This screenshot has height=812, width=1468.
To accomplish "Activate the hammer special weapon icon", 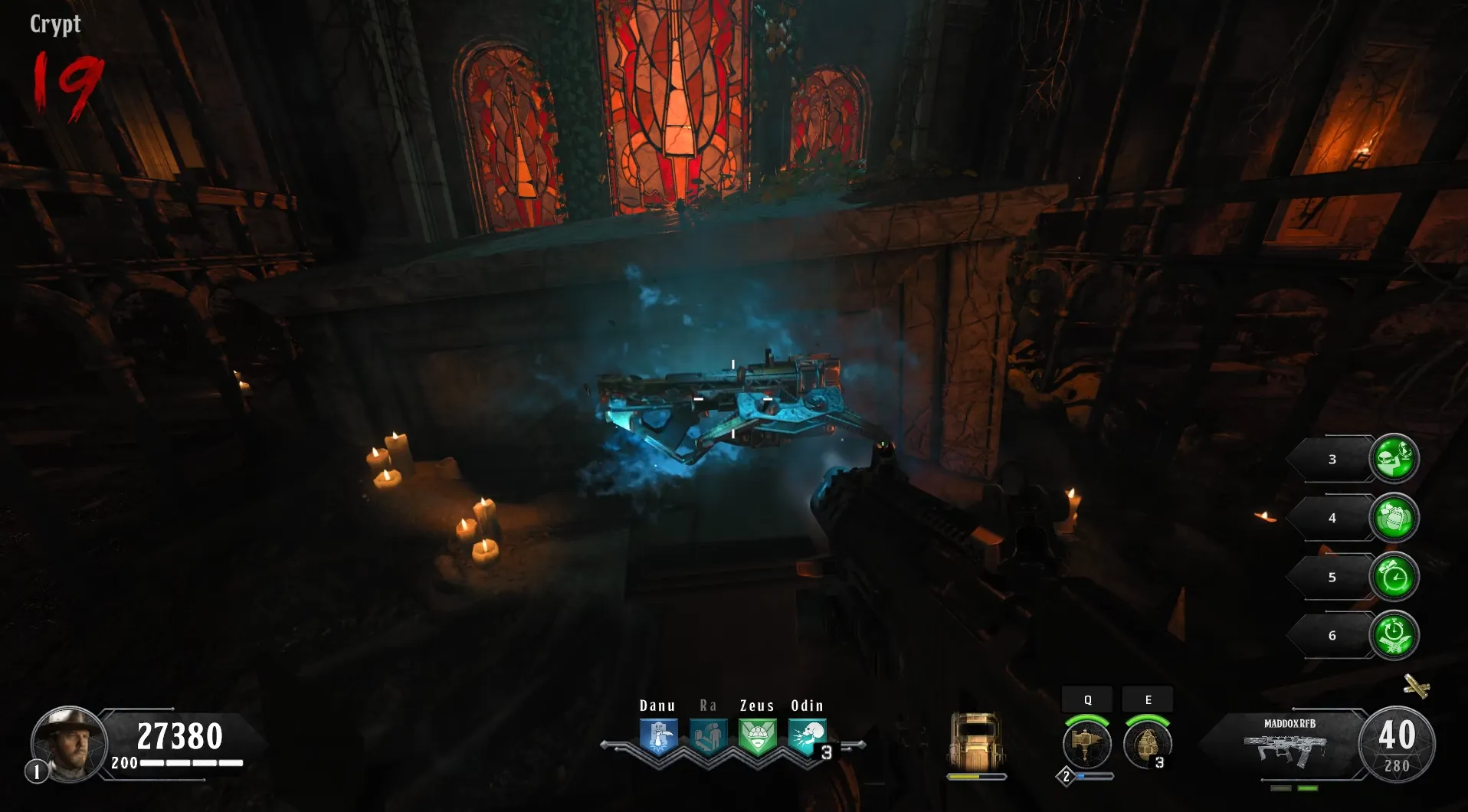I will [1086, 744].
